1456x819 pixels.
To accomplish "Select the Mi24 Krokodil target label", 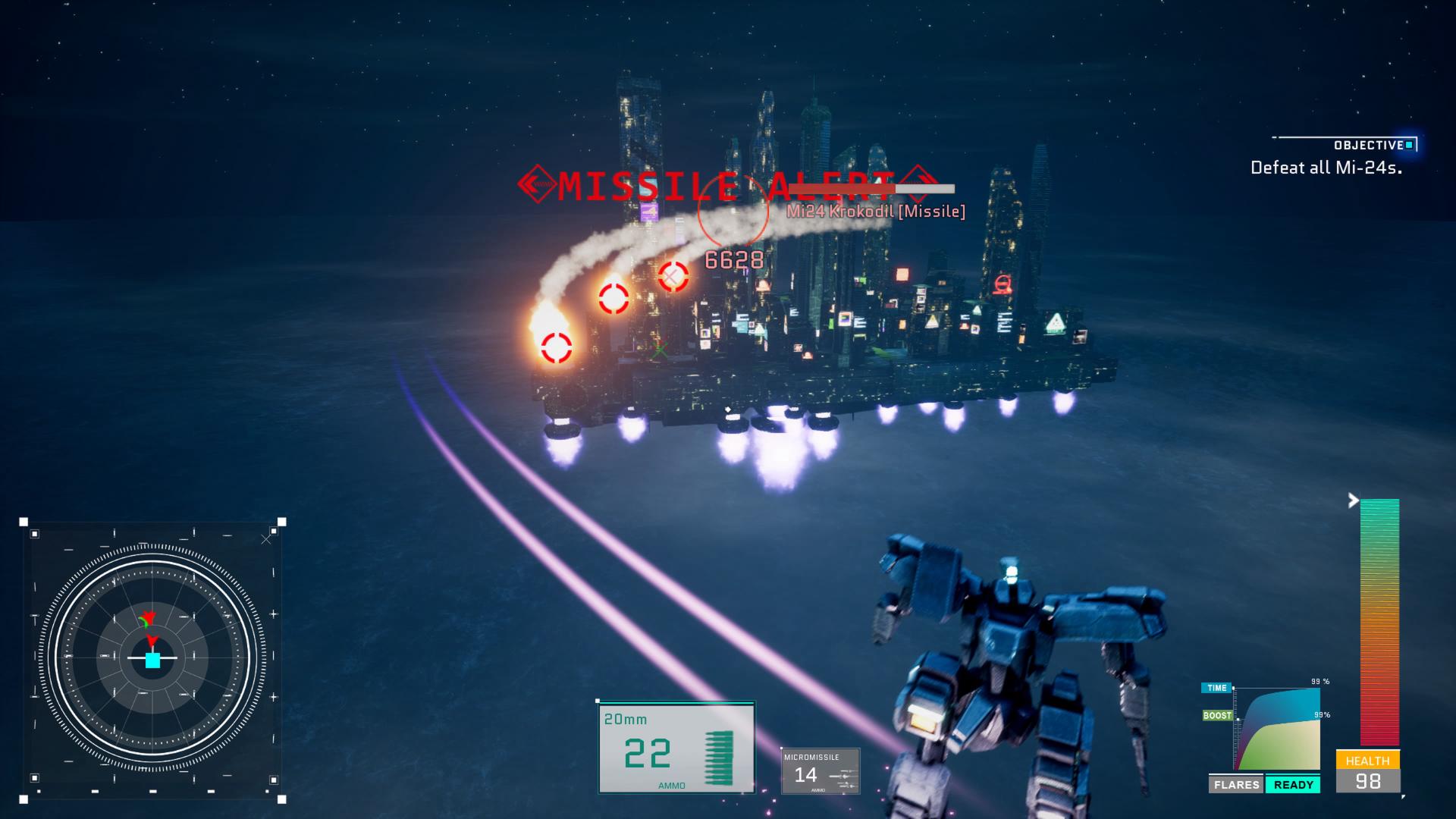I will point(876,212).
